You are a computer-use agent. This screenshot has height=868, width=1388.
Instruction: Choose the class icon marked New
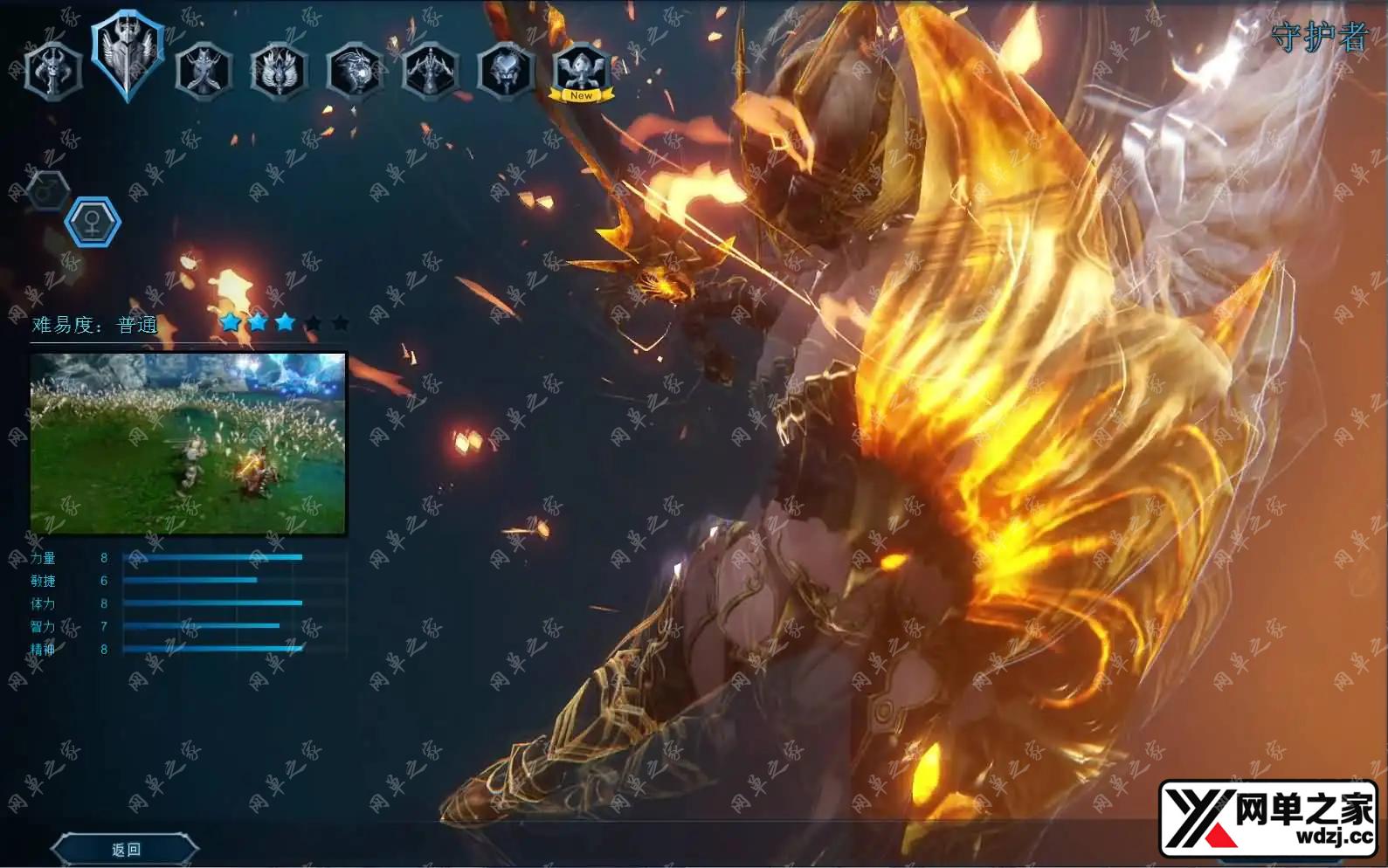click(582, 70)
